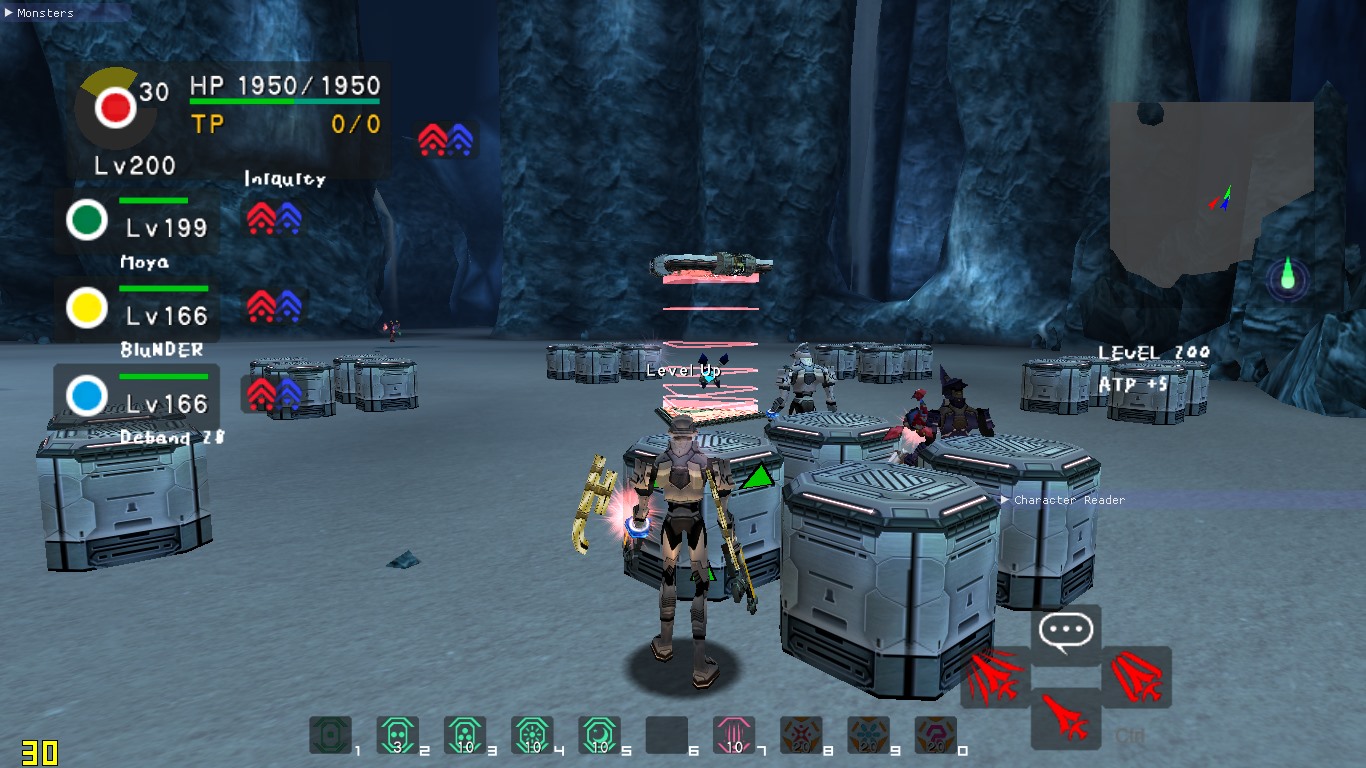Trigger the single-slash normal attack action

pyautogui.click(x=1066, y=717)
